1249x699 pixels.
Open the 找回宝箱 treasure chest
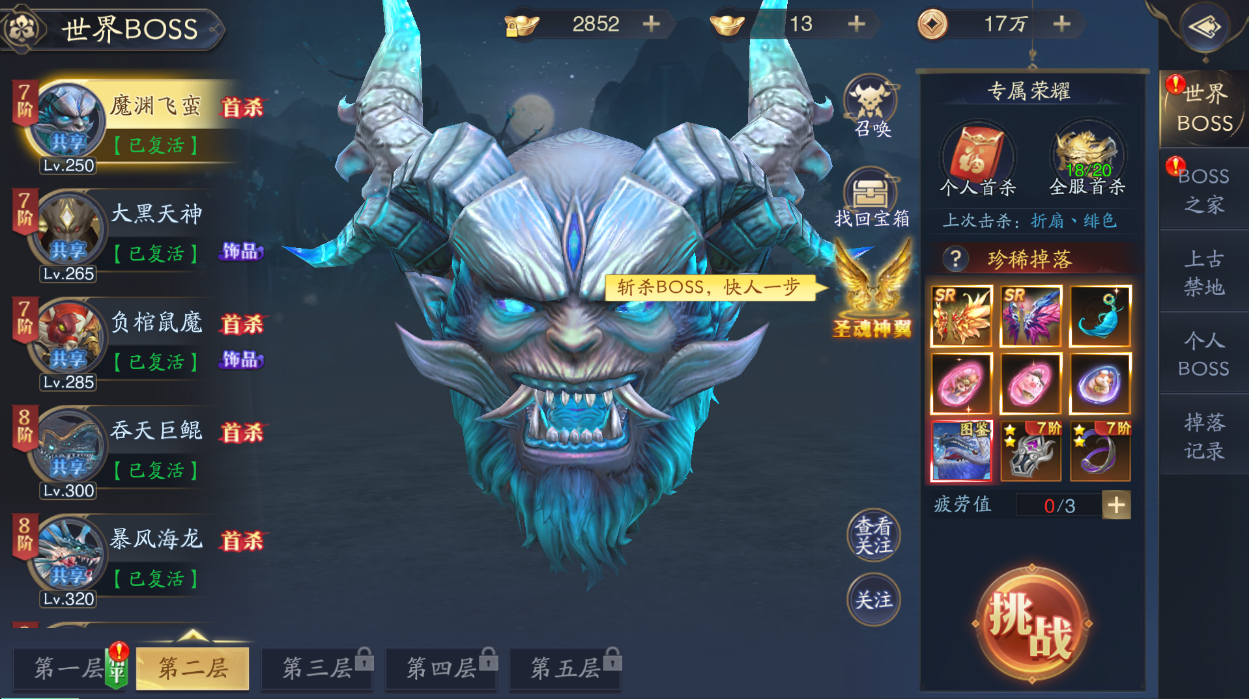[x=872, y=196]
